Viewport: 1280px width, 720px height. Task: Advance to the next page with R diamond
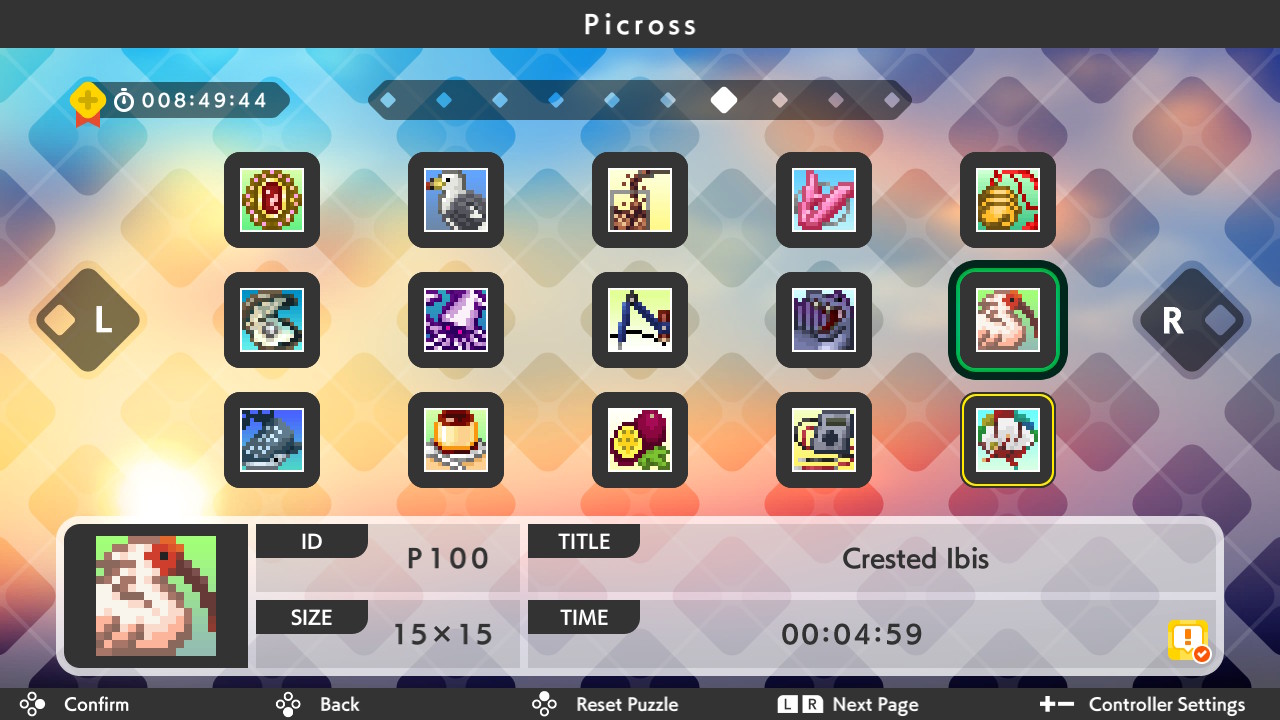pos(1192,320)
